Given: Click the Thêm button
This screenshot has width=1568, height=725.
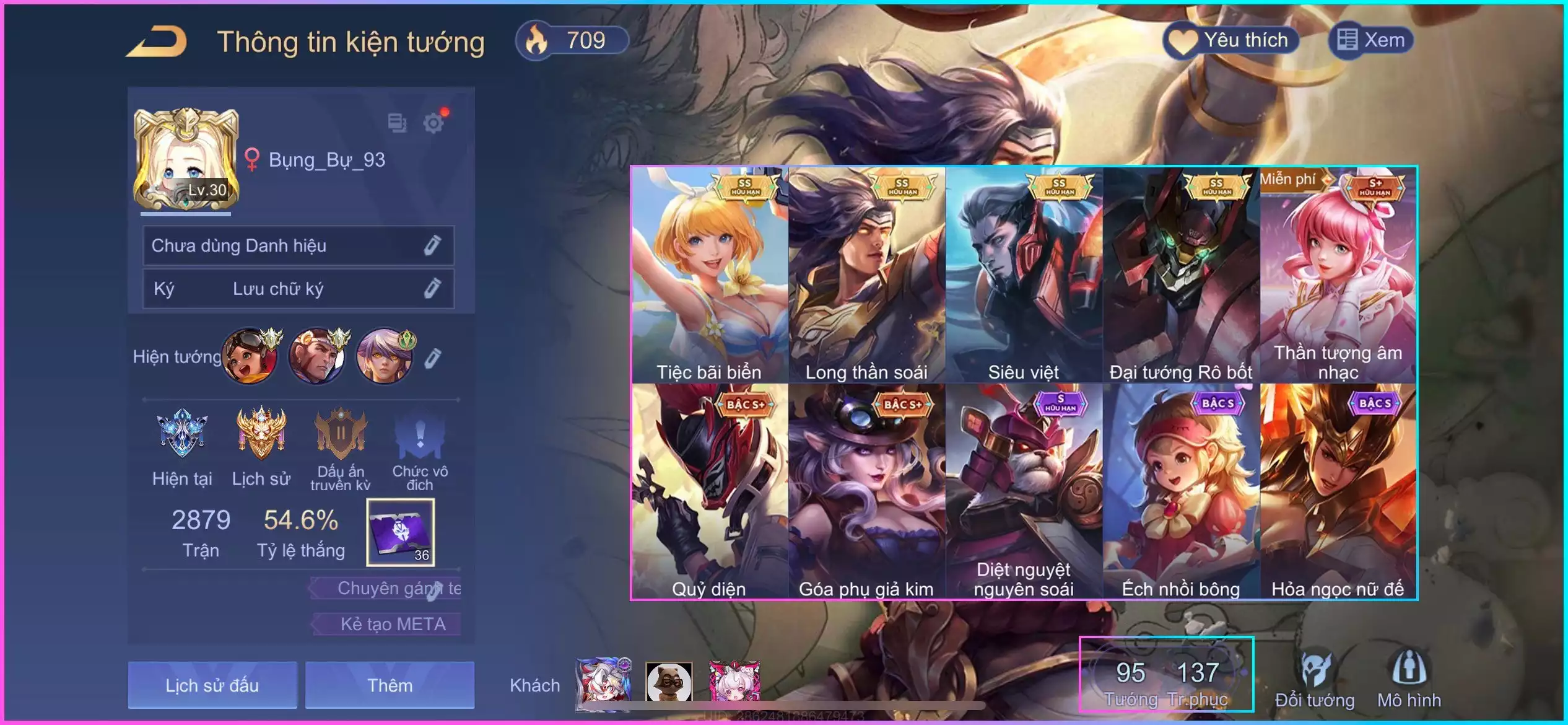Looking at the screenshot, I should coord(390,685).
